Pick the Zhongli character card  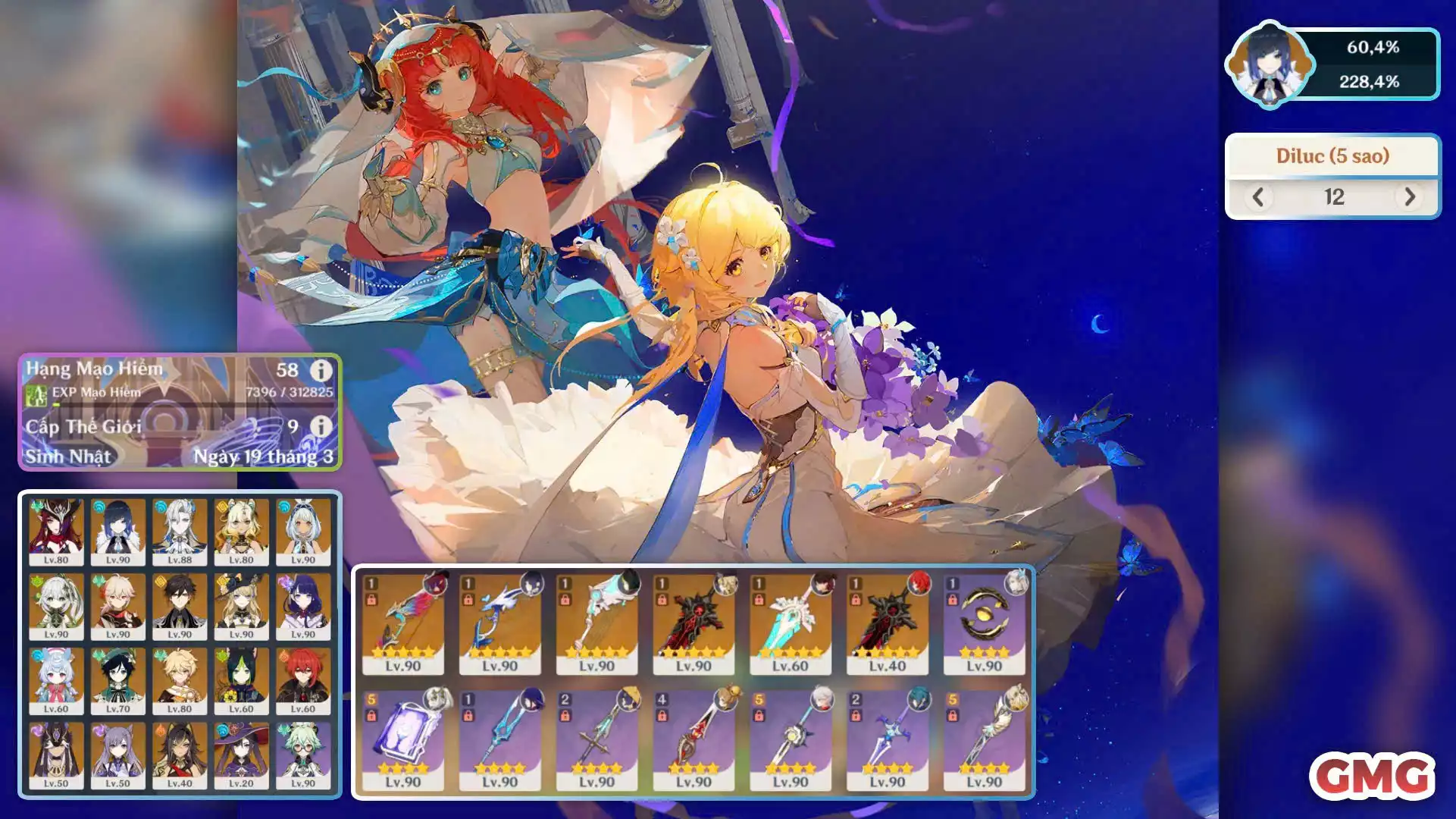point(180,605)
